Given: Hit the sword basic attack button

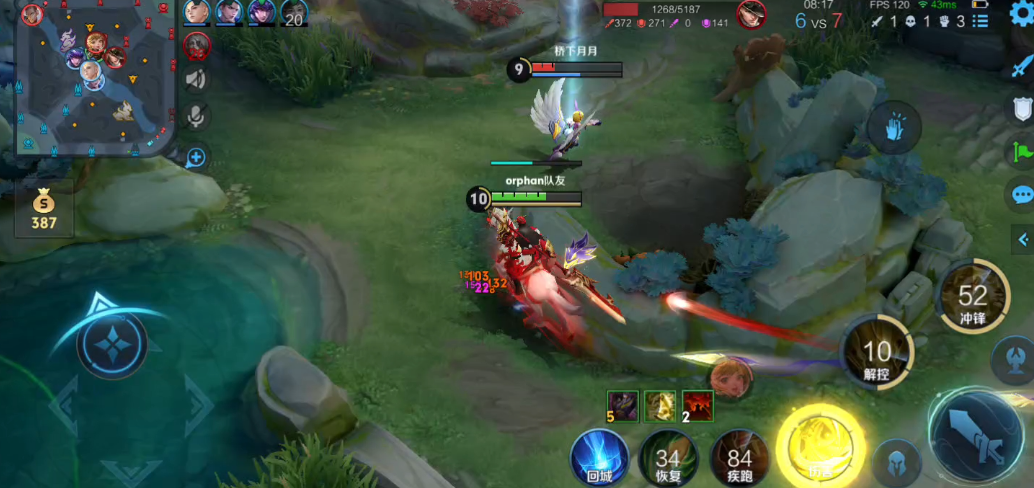Looking at the screenshot, I should [976, 436].
